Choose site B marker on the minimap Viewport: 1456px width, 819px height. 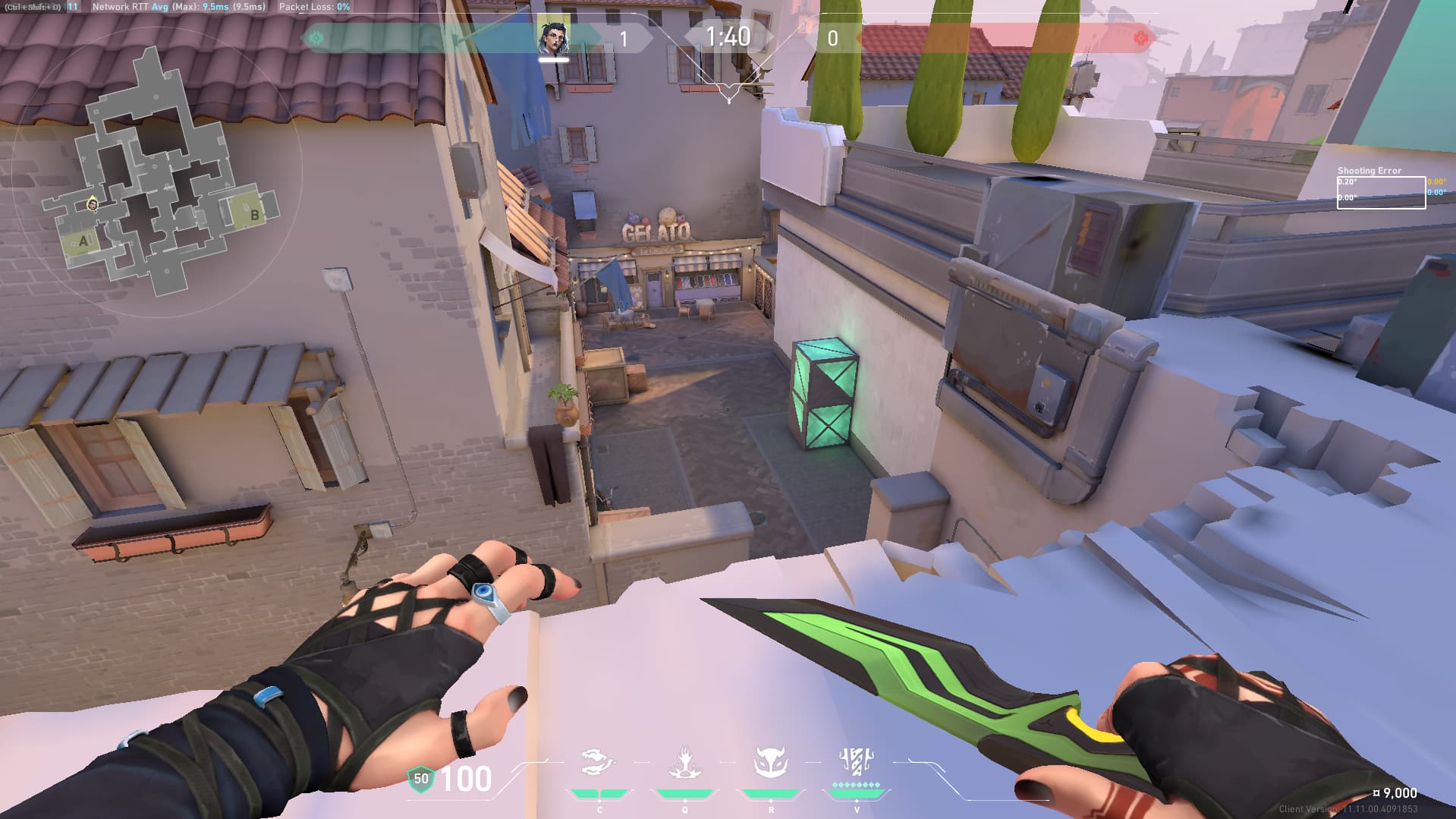[255, 215]
